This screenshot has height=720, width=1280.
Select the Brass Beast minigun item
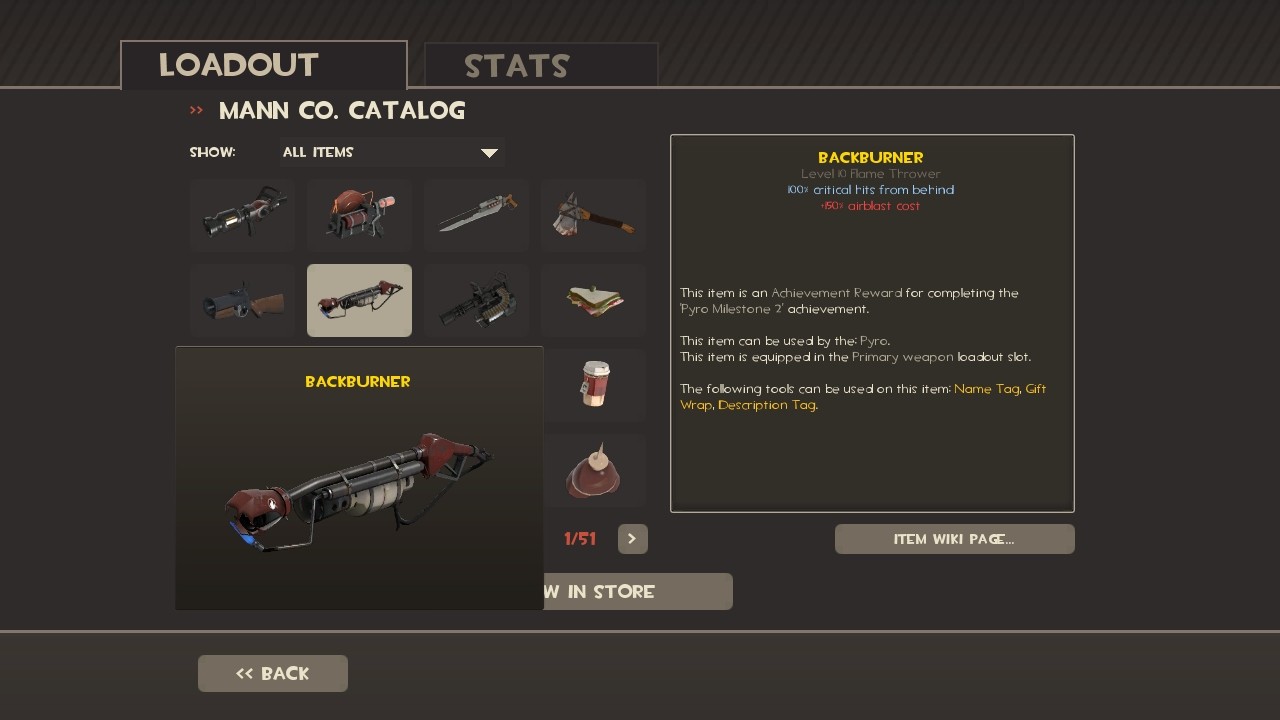[476, 300]
